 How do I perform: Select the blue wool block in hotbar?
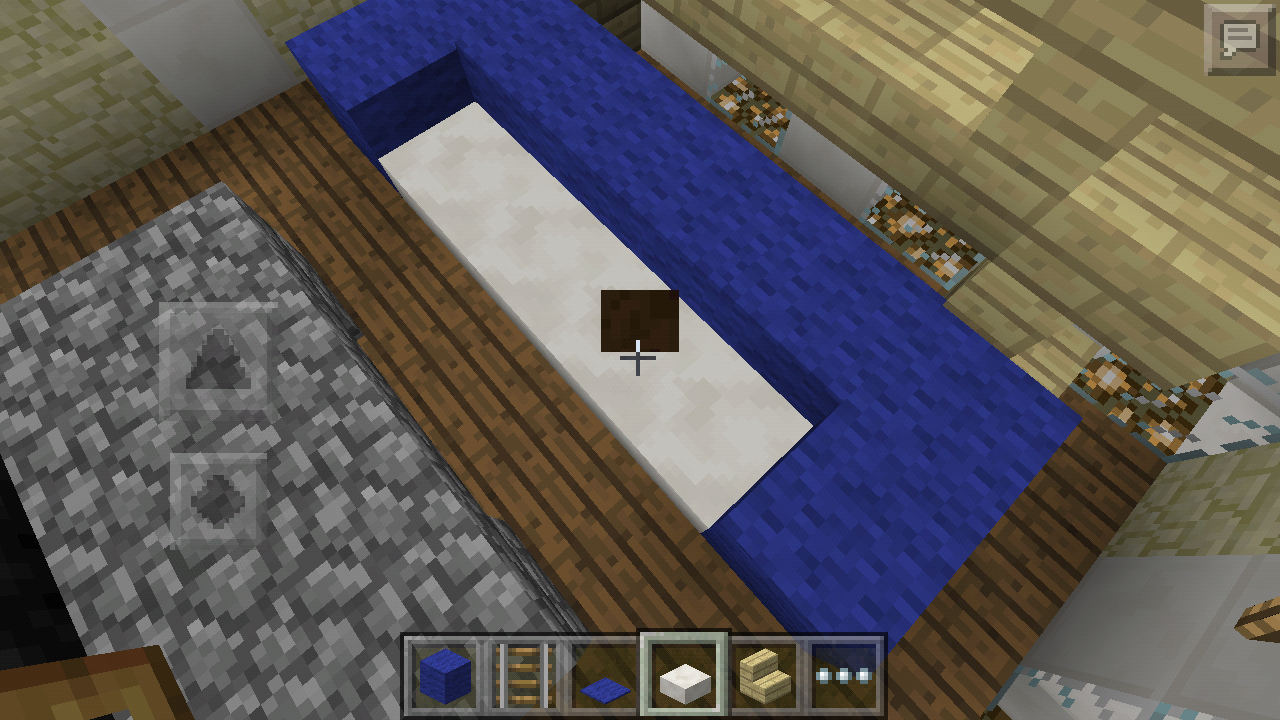pos(440,677)
